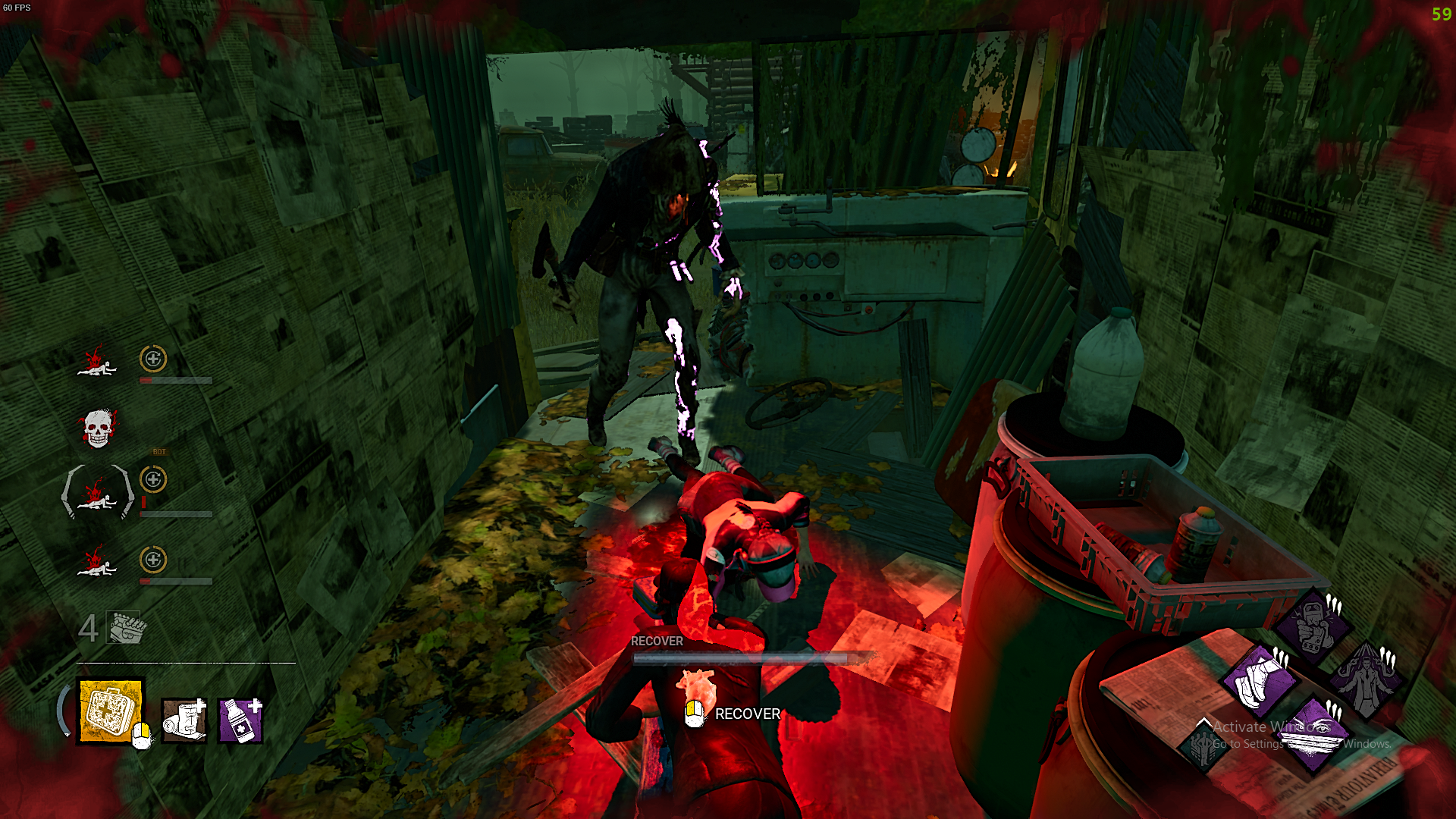Click the bandage roll add-on icon
The width and height of the screenshot is (1456, 819).
click(184, 720)
